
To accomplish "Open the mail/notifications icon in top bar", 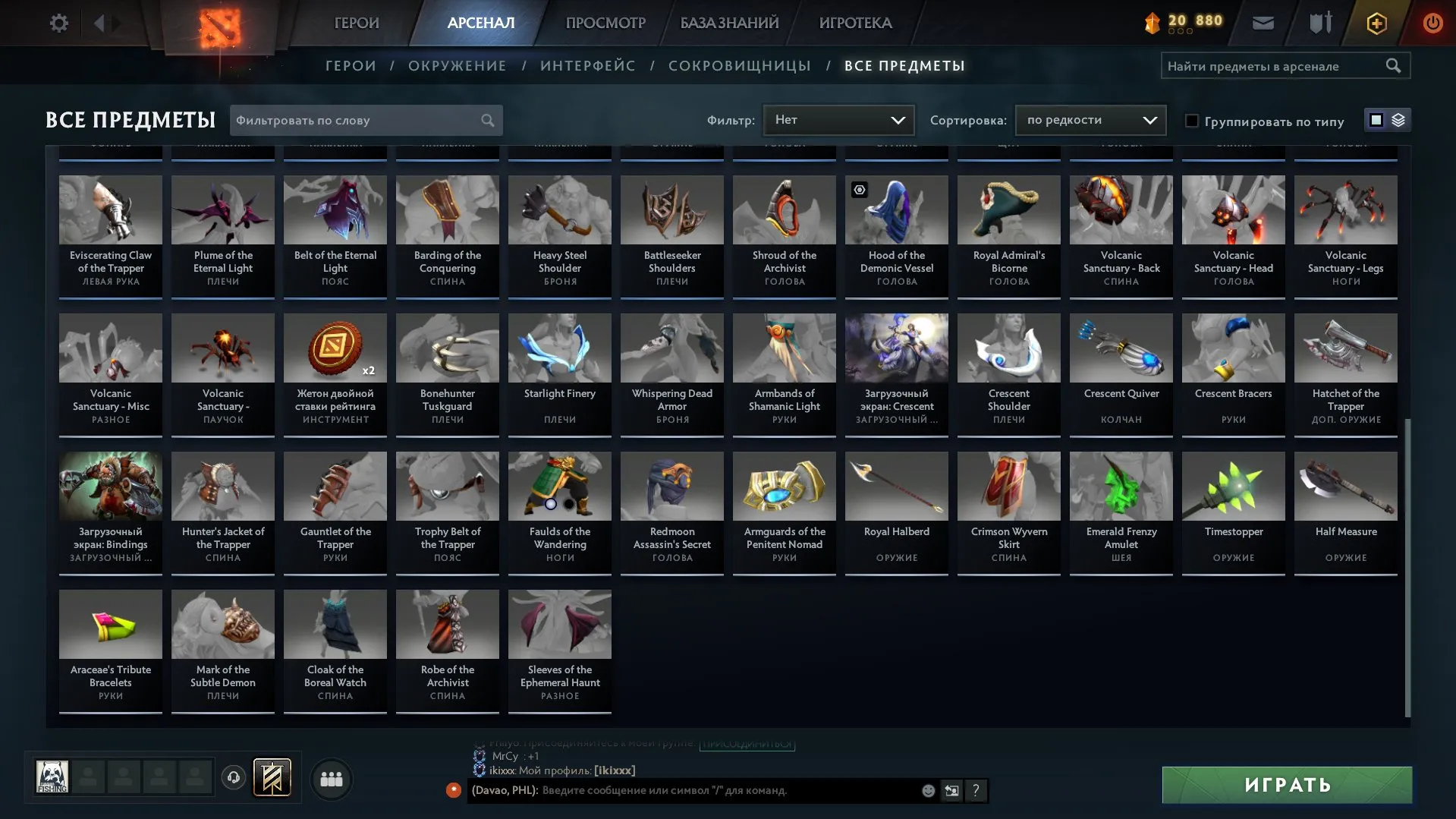I will click(1263, 23).
